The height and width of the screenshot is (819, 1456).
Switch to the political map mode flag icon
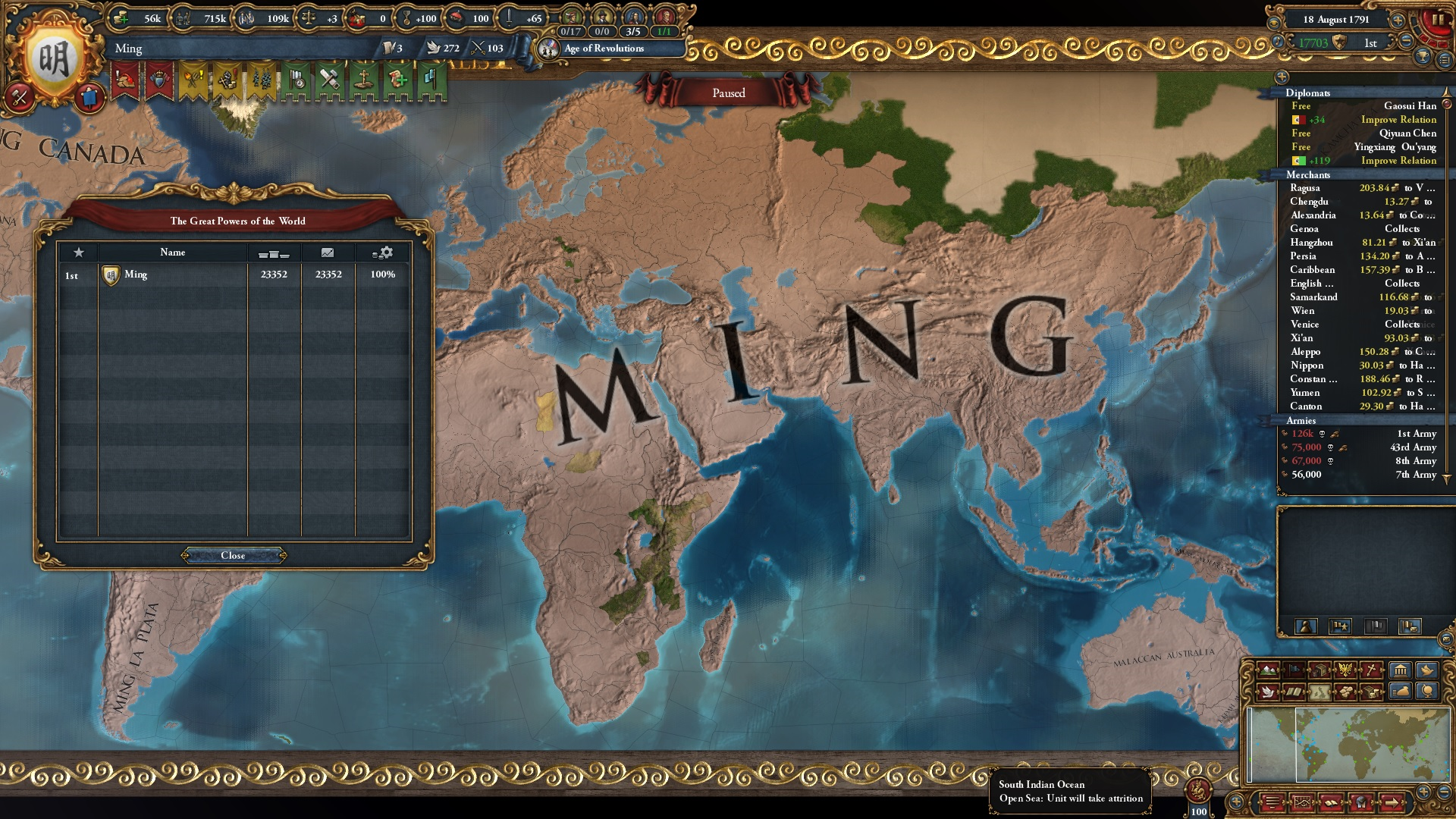coord(1294,670)
